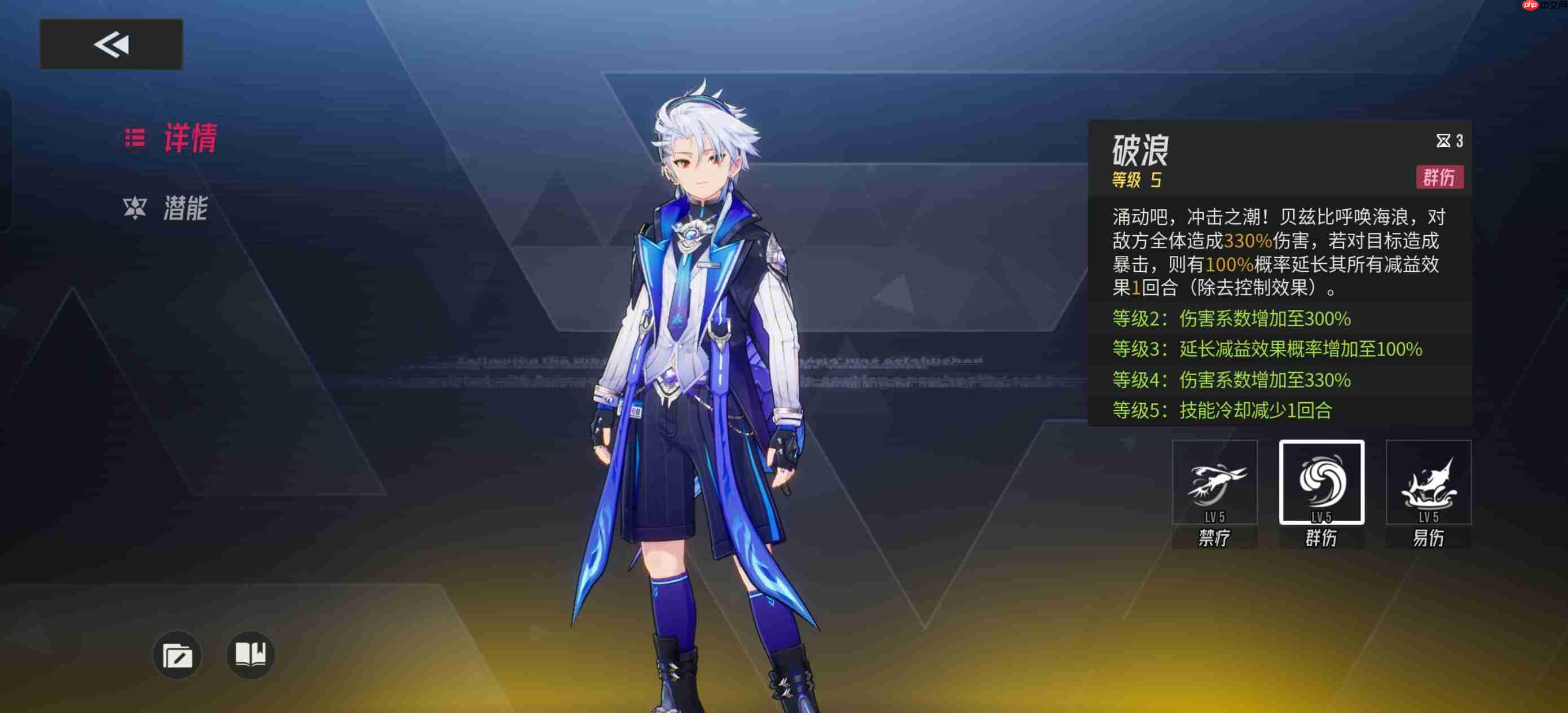Switch to the 潜能 tab
Viewport: 1568px width, 713px height.
(186, 210)
